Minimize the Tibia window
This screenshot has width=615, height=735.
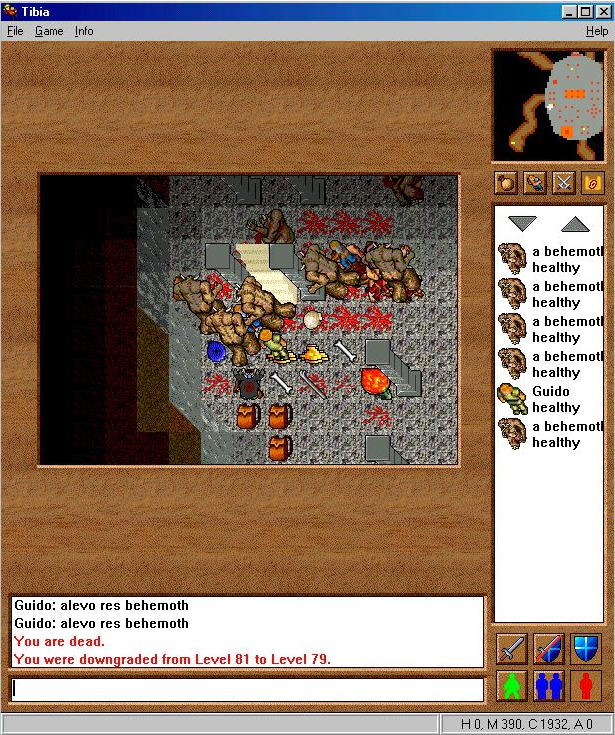569,11
